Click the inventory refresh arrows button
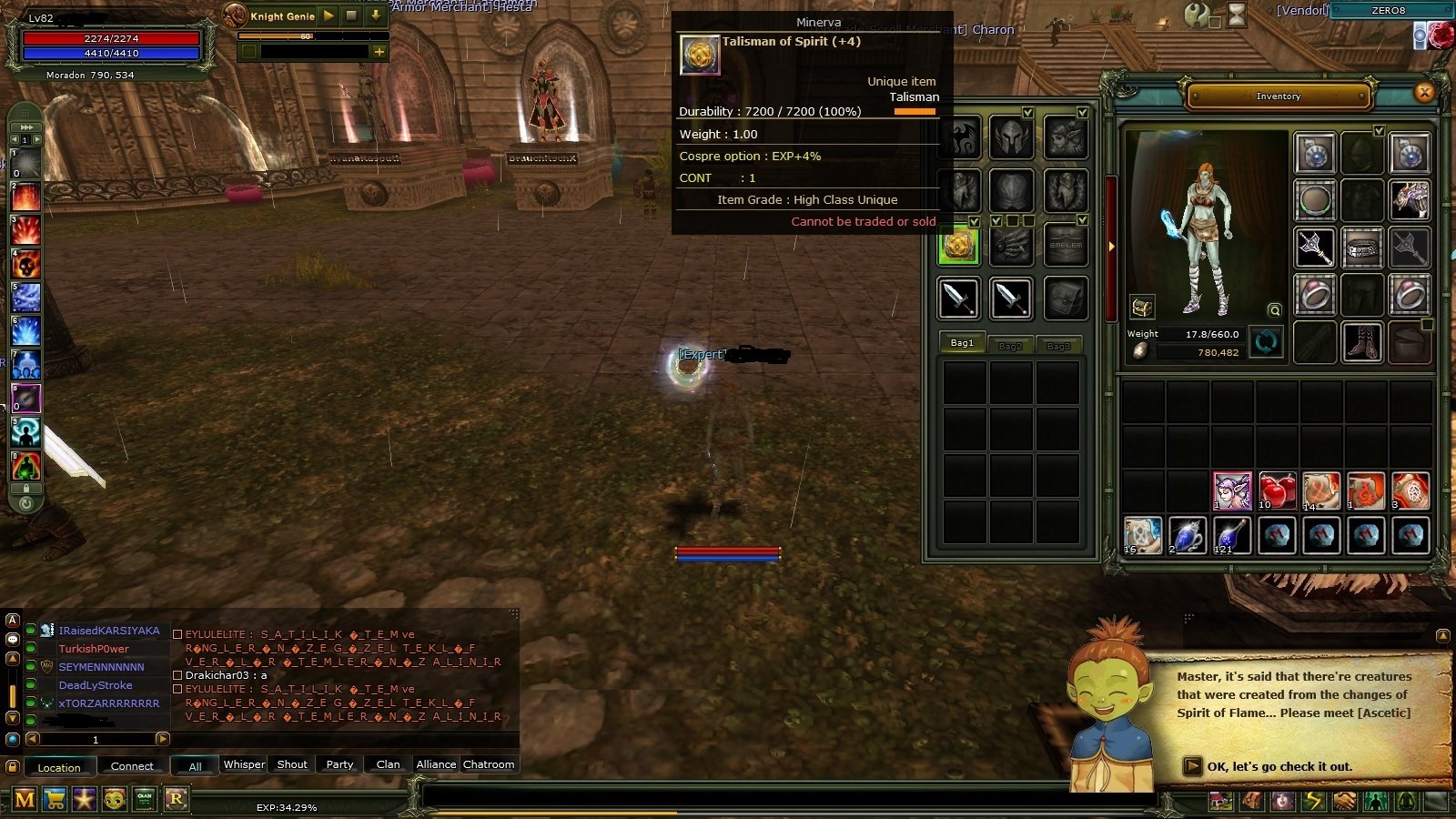 coord(1266,342)
